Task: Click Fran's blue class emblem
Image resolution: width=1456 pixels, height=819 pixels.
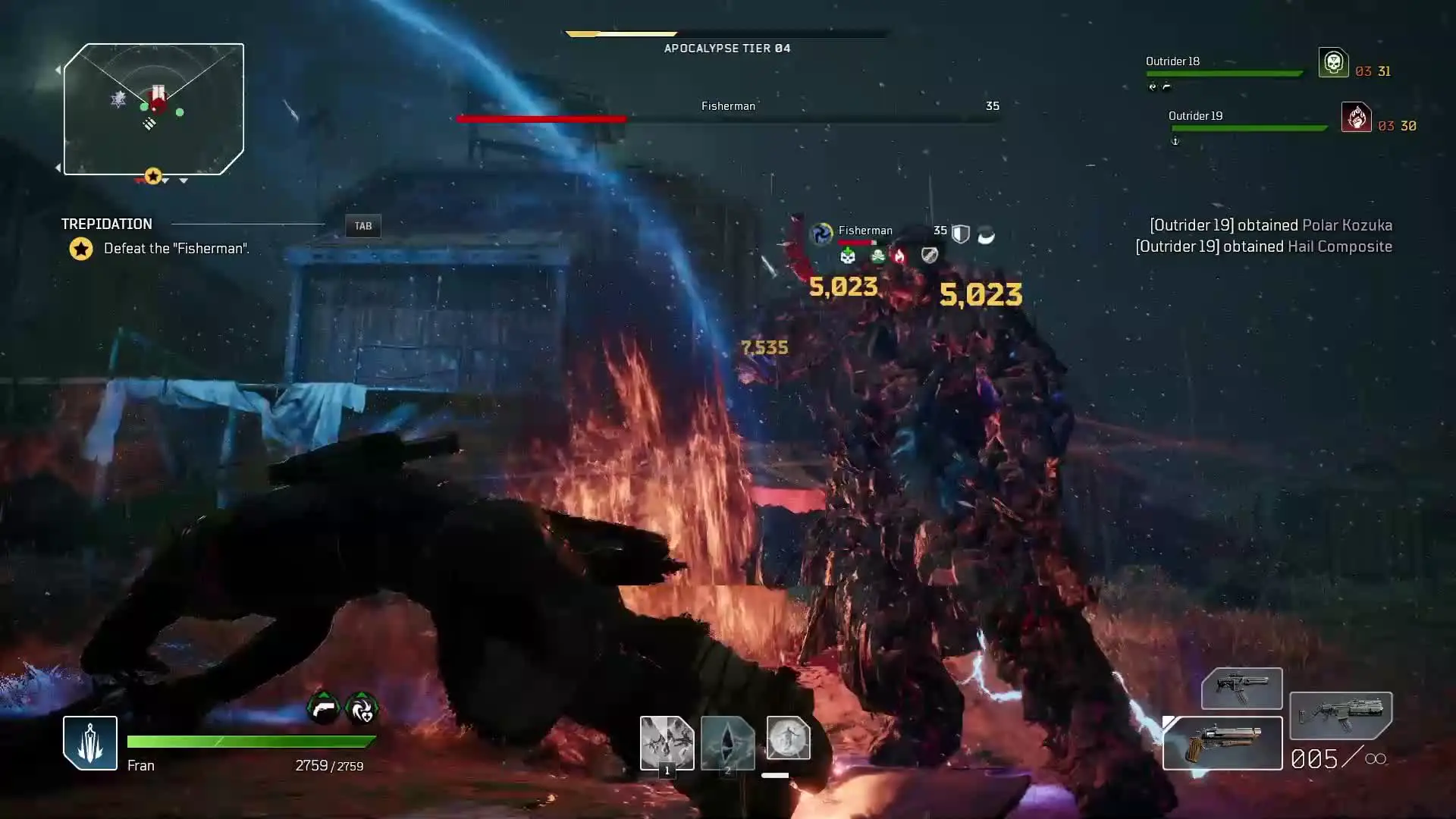Action: (x=90, y=743)
